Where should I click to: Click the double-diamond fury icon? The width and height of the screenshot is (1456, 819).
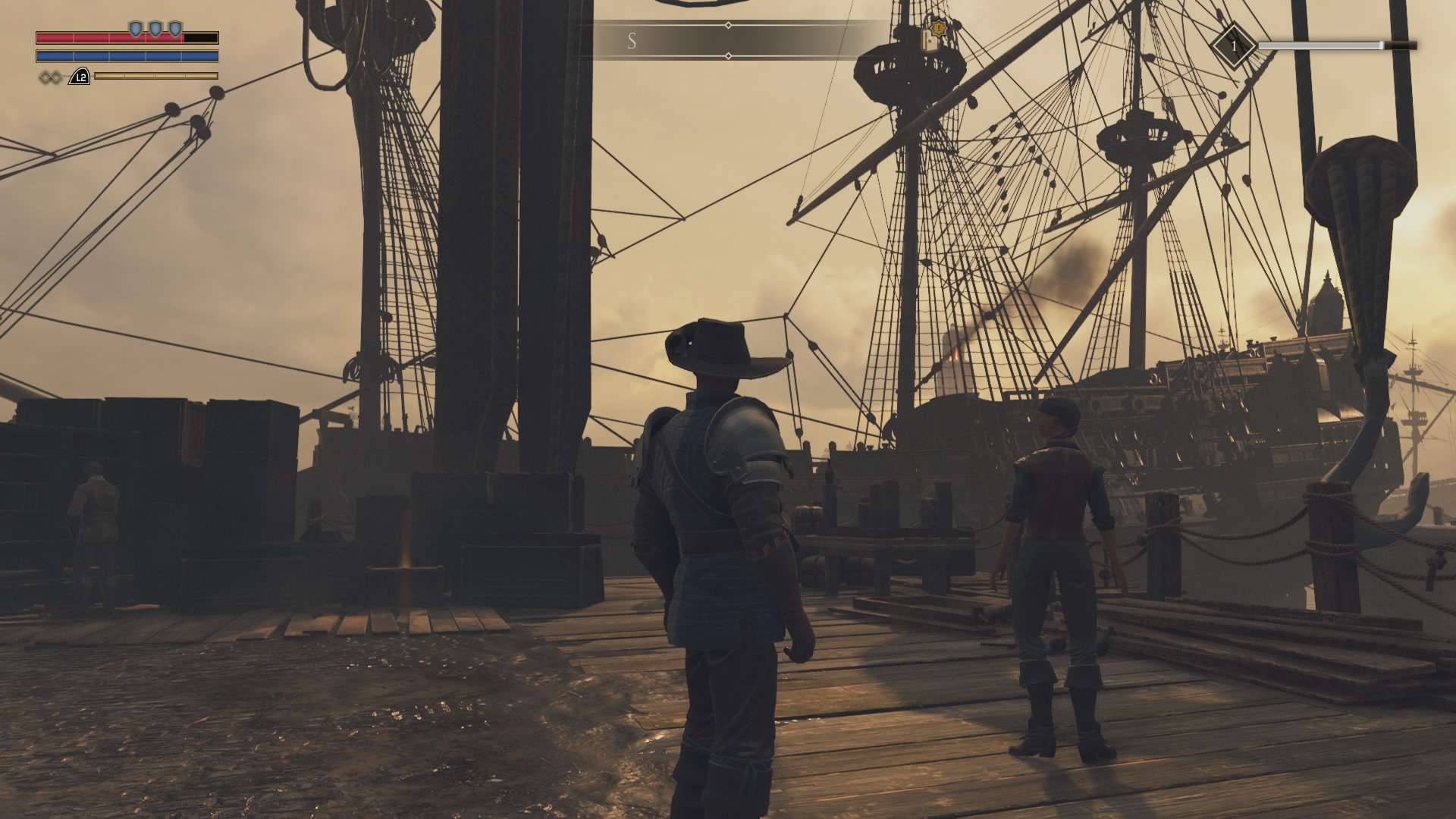(51, 77)
